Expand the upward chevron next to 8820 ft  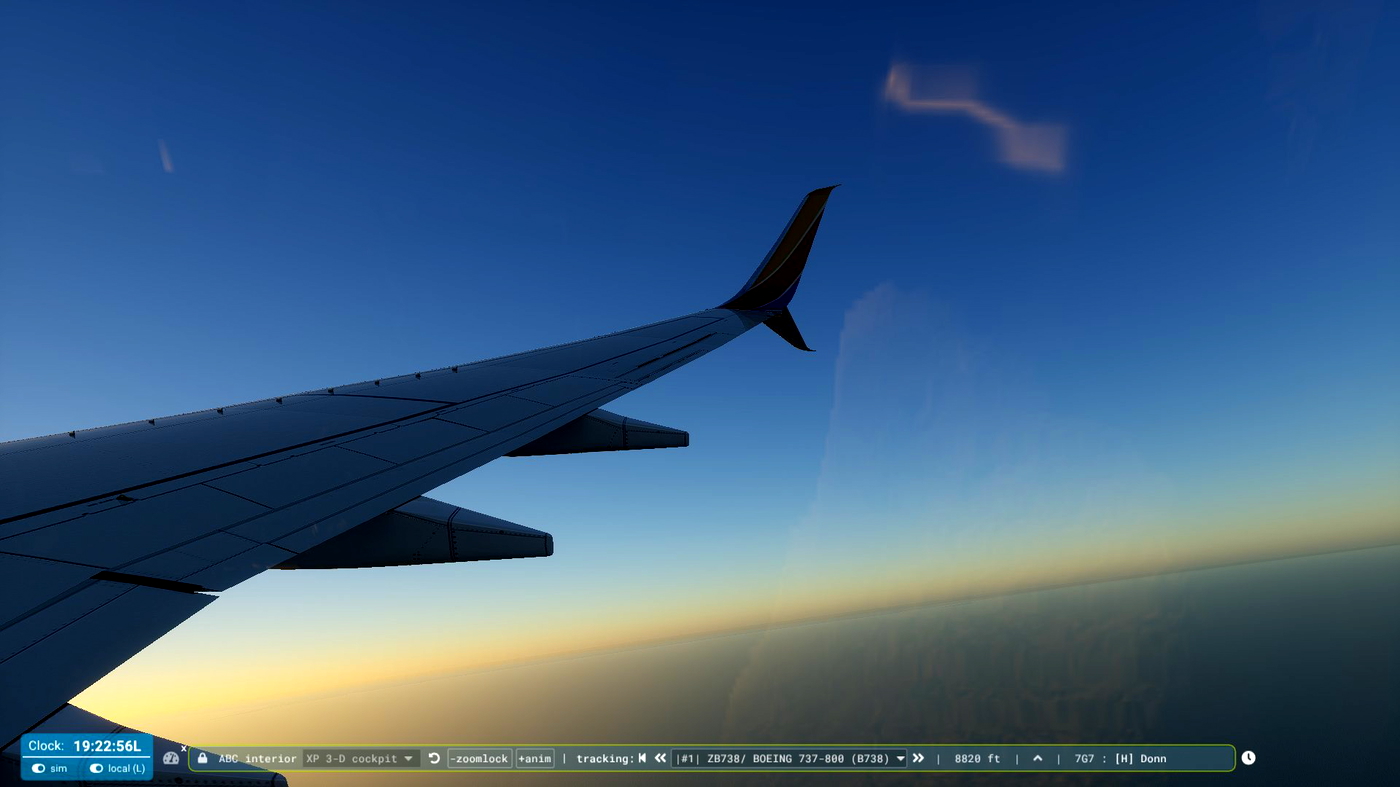pyautogui.click(x=1037, y=758)
